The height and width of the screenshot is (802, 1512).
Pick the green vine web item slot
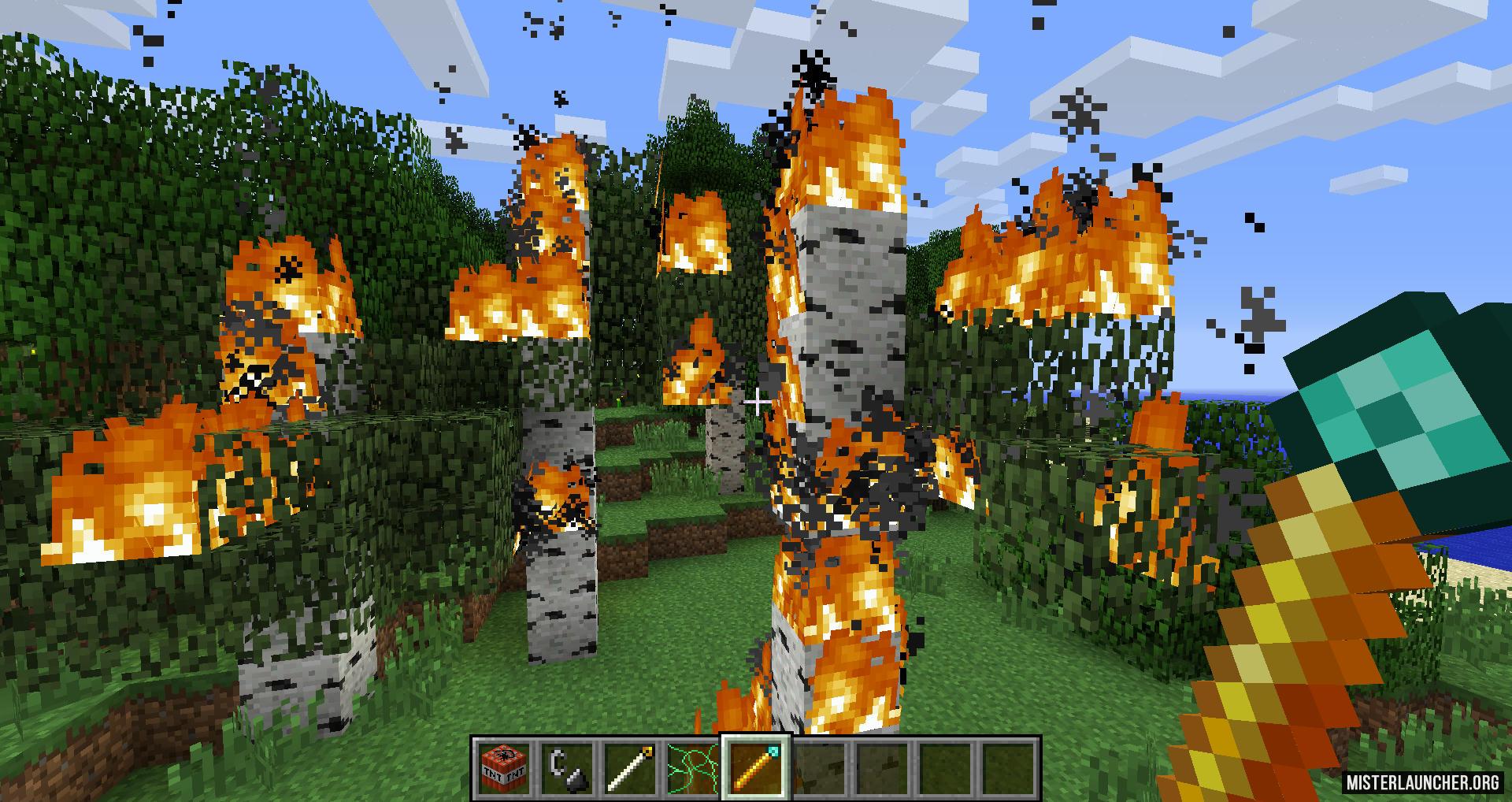[693, 767]
